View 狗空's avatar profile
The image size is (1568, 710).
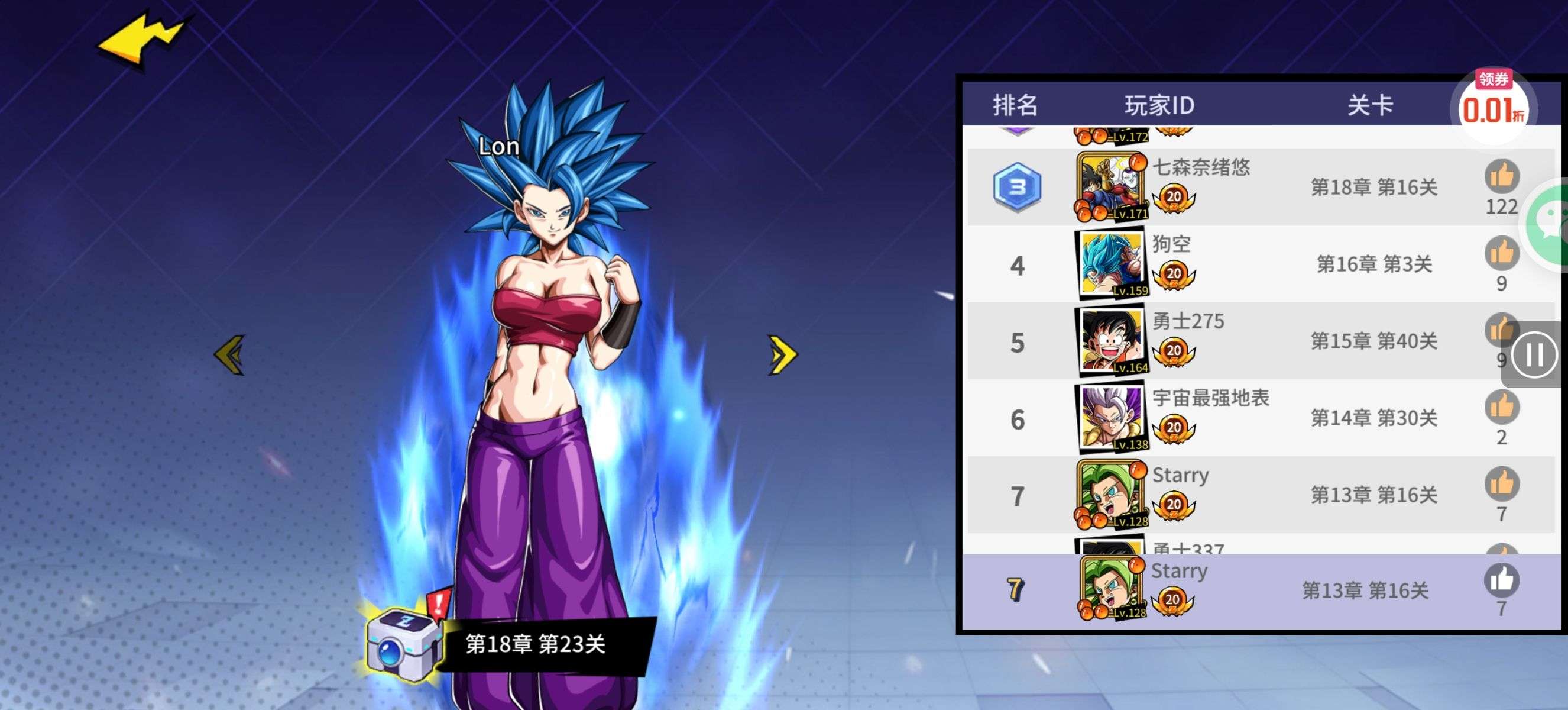pos(1111,264)
